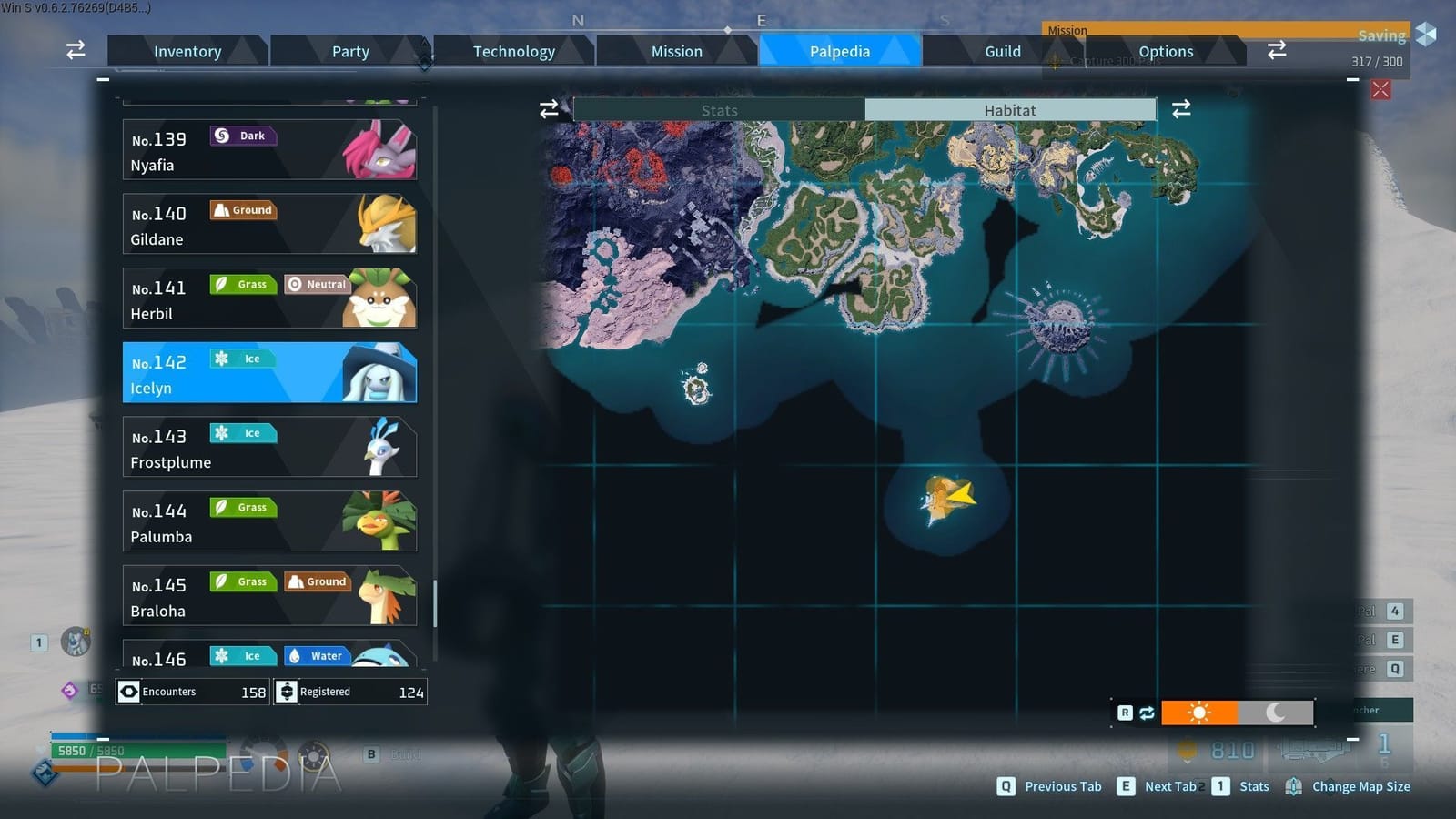Viewport: 1456px width, 819px height.
Task: Click the Change Map Size icon
Action: [1295, 786]
